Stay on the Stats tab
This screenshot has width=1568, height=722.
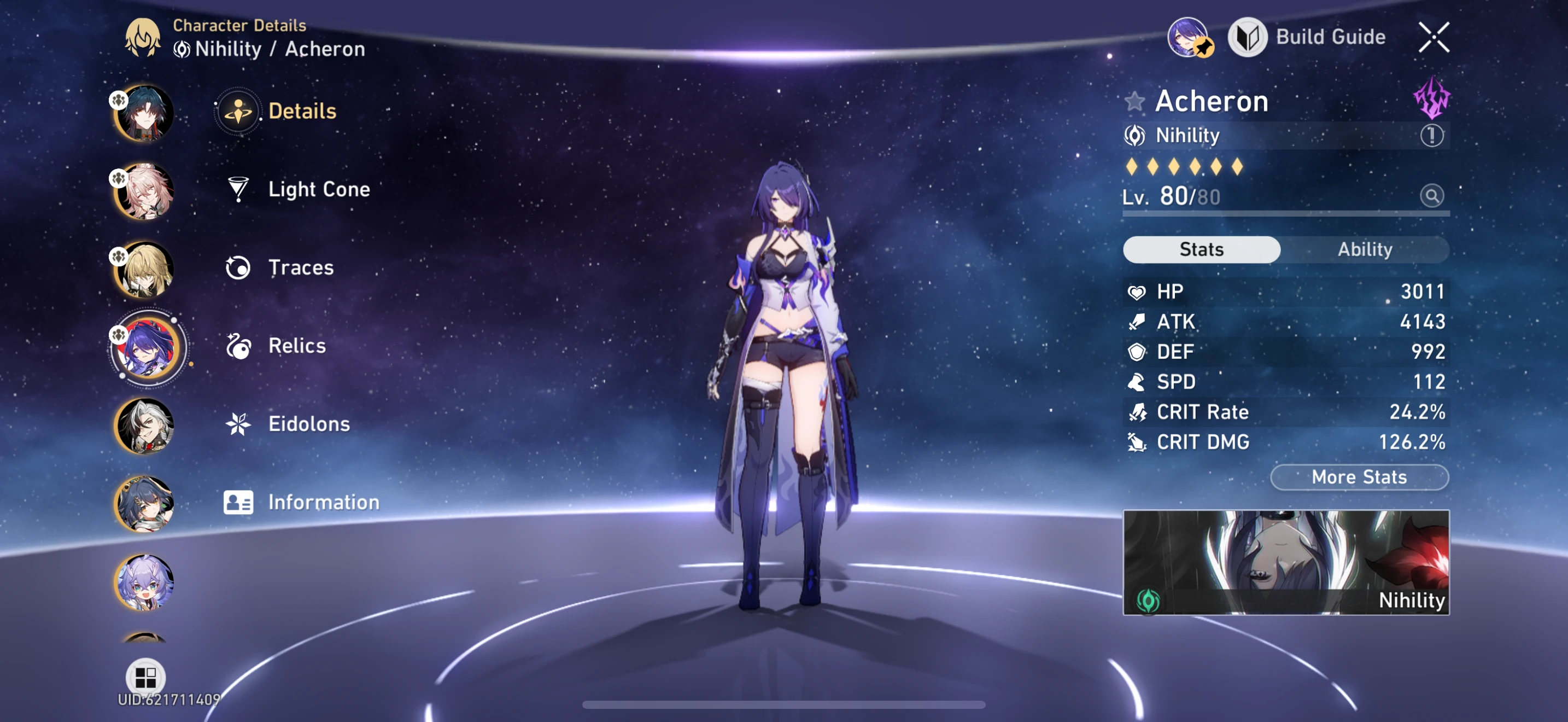1202,249
